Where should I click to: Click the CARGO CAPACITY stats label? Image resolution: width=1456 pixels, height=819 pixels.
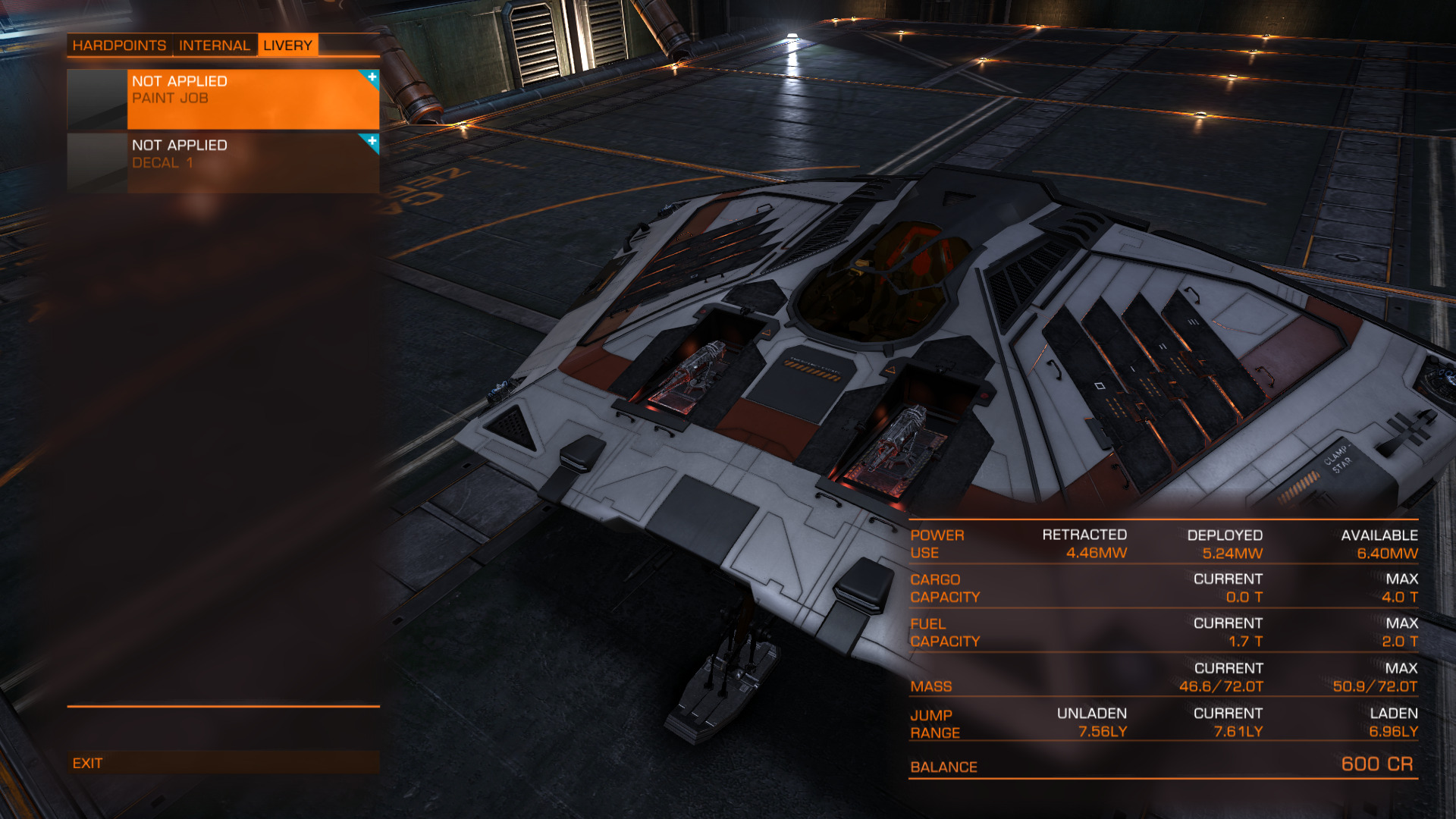tap(943, 588)
